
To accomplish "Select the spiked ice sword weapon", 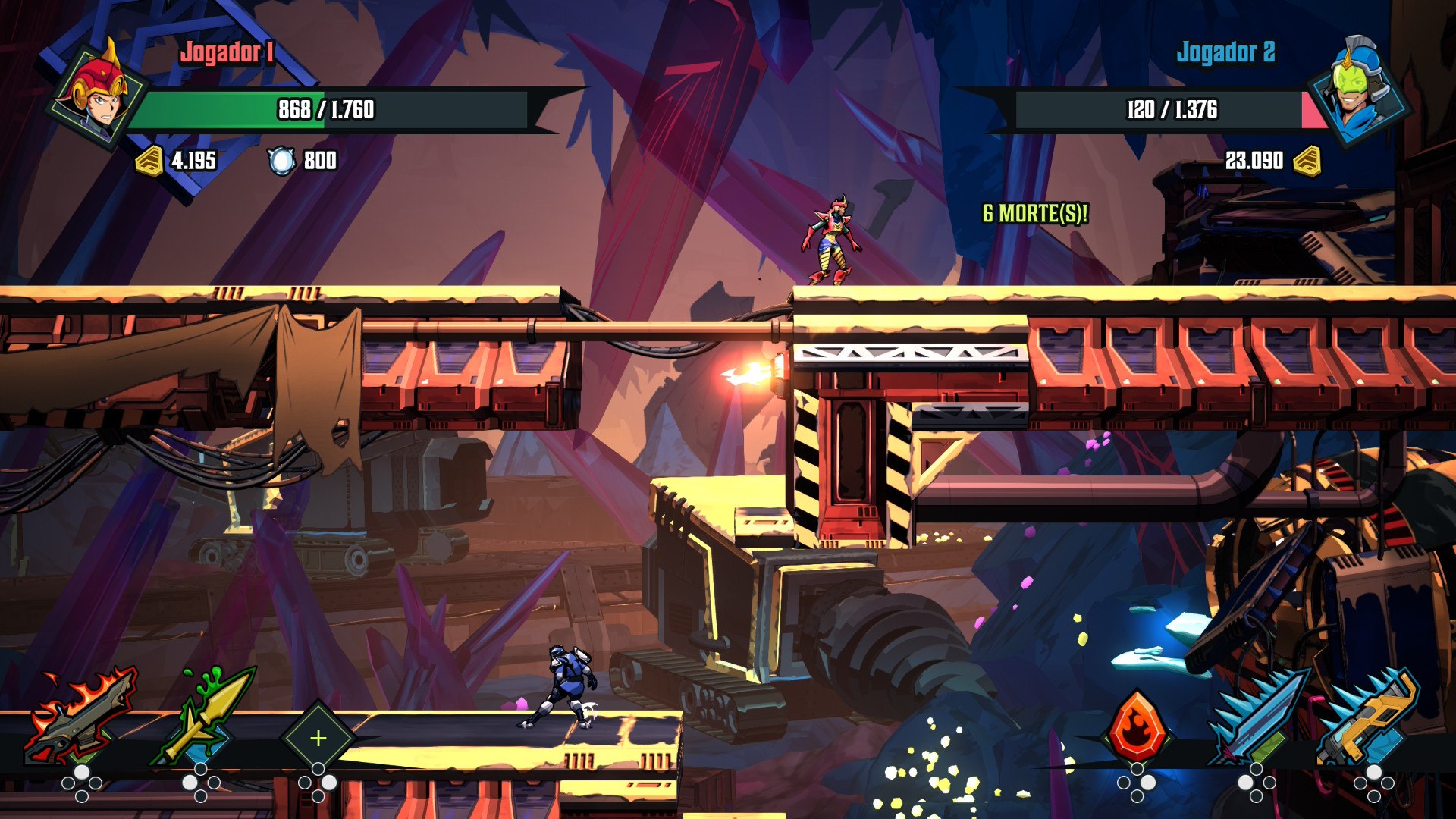I will [1256, 717].
